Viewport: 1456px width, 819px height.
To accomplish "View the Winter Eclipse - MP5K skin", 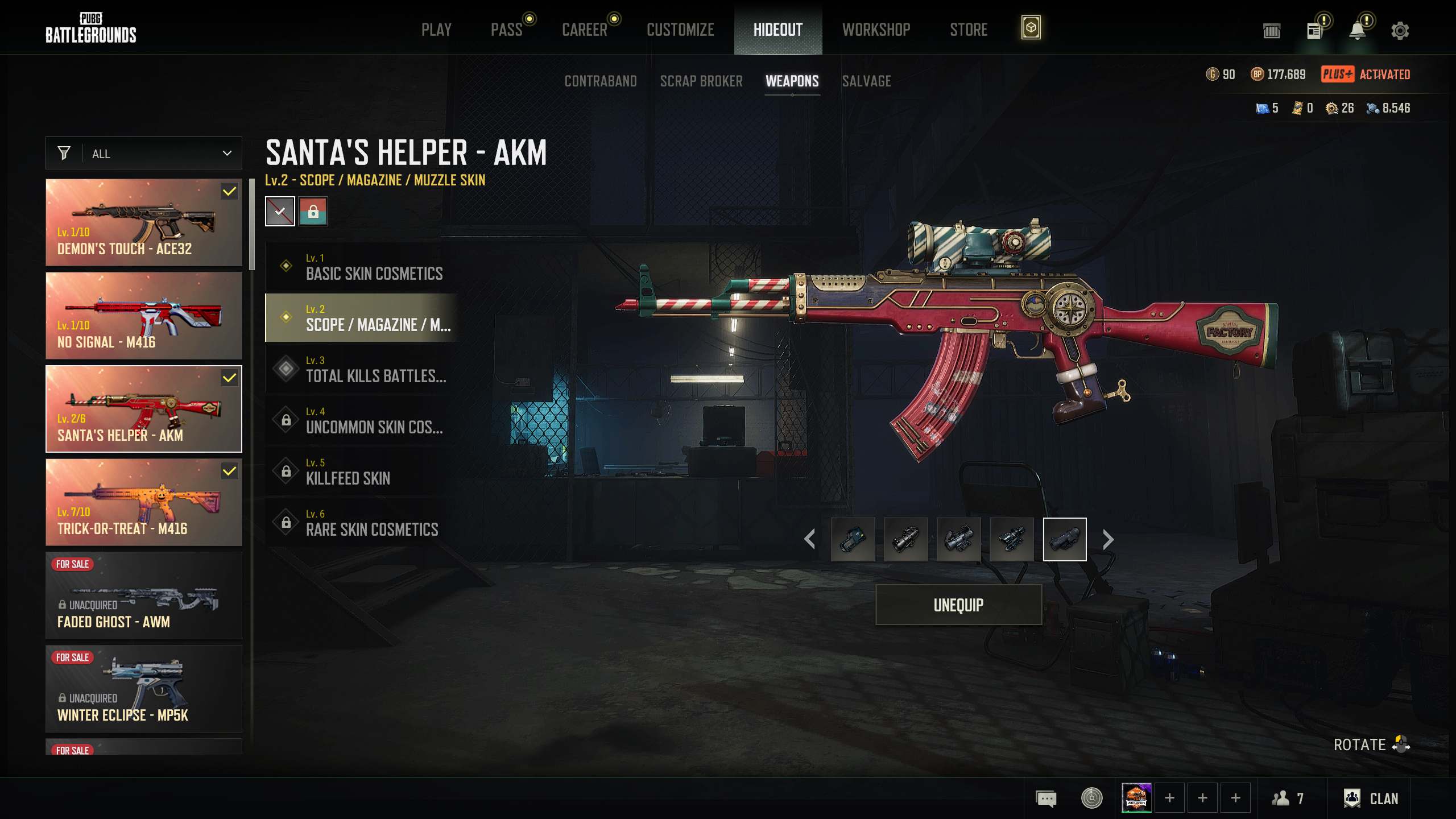I will pos(144,689).
